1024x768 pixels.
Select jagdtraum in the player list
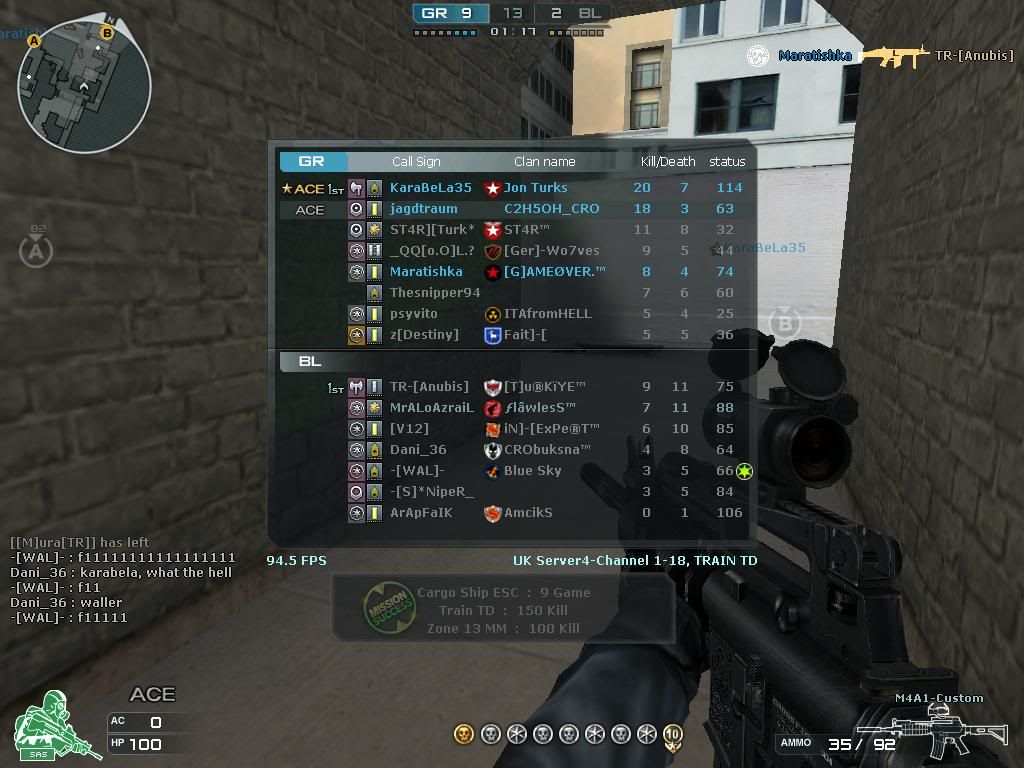click(x=423, y=209)
